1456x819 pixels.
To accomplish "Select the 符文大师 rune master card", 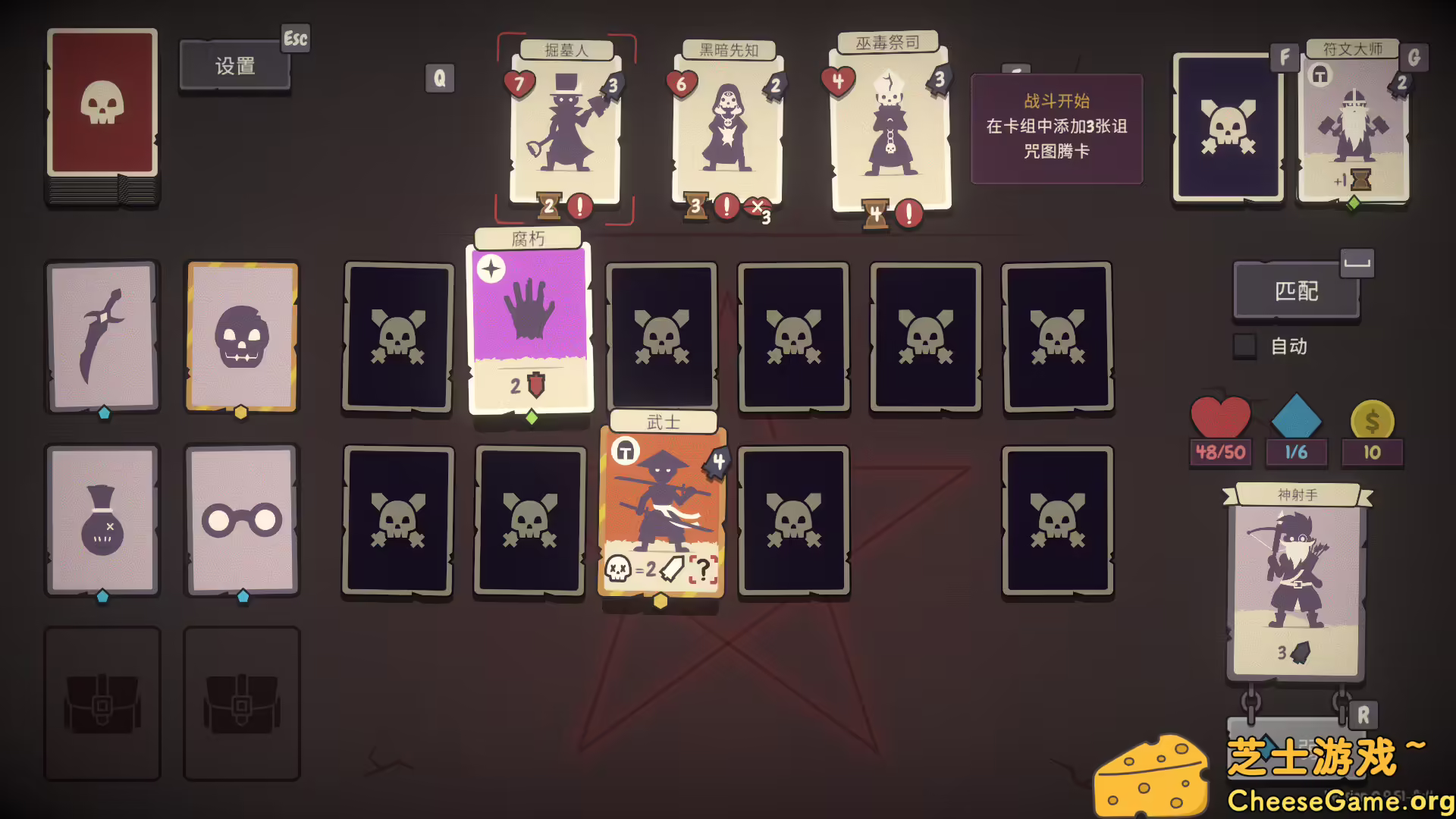I will (1354, 125).
